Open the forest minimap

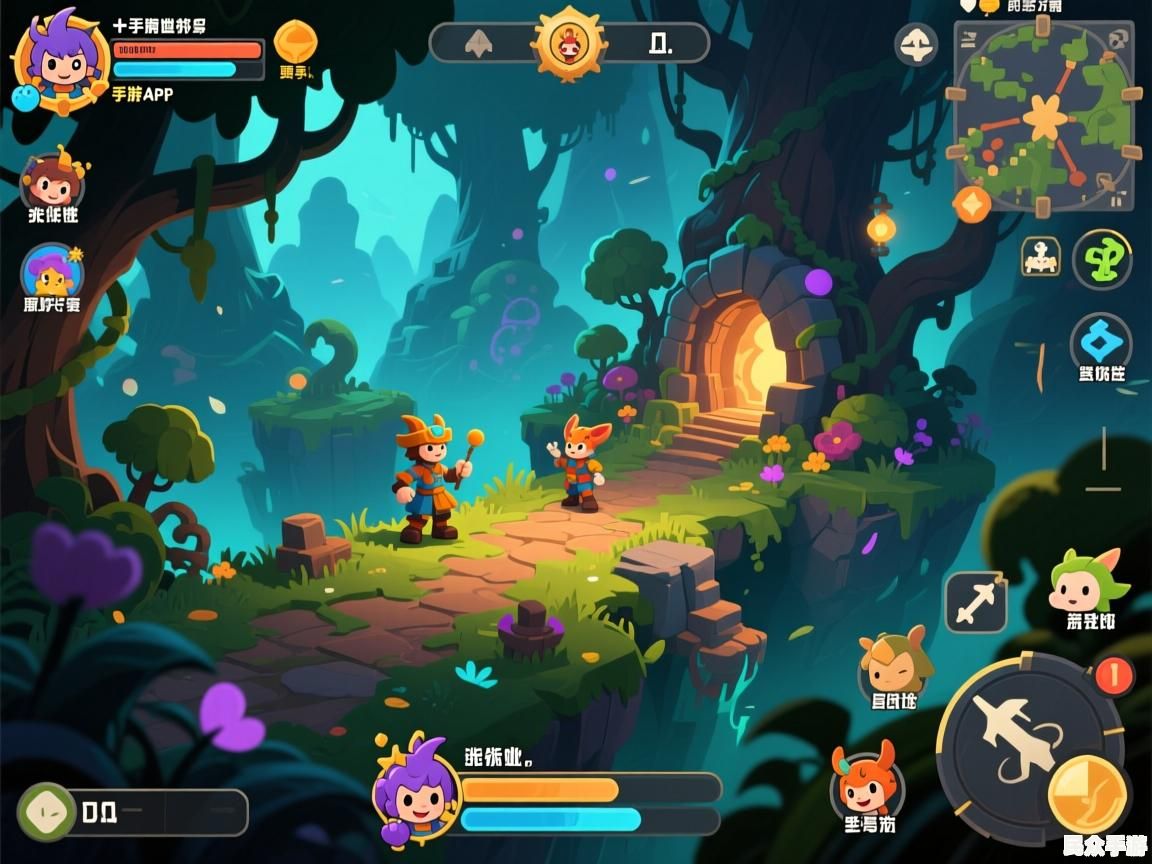tap(1044, 117)
